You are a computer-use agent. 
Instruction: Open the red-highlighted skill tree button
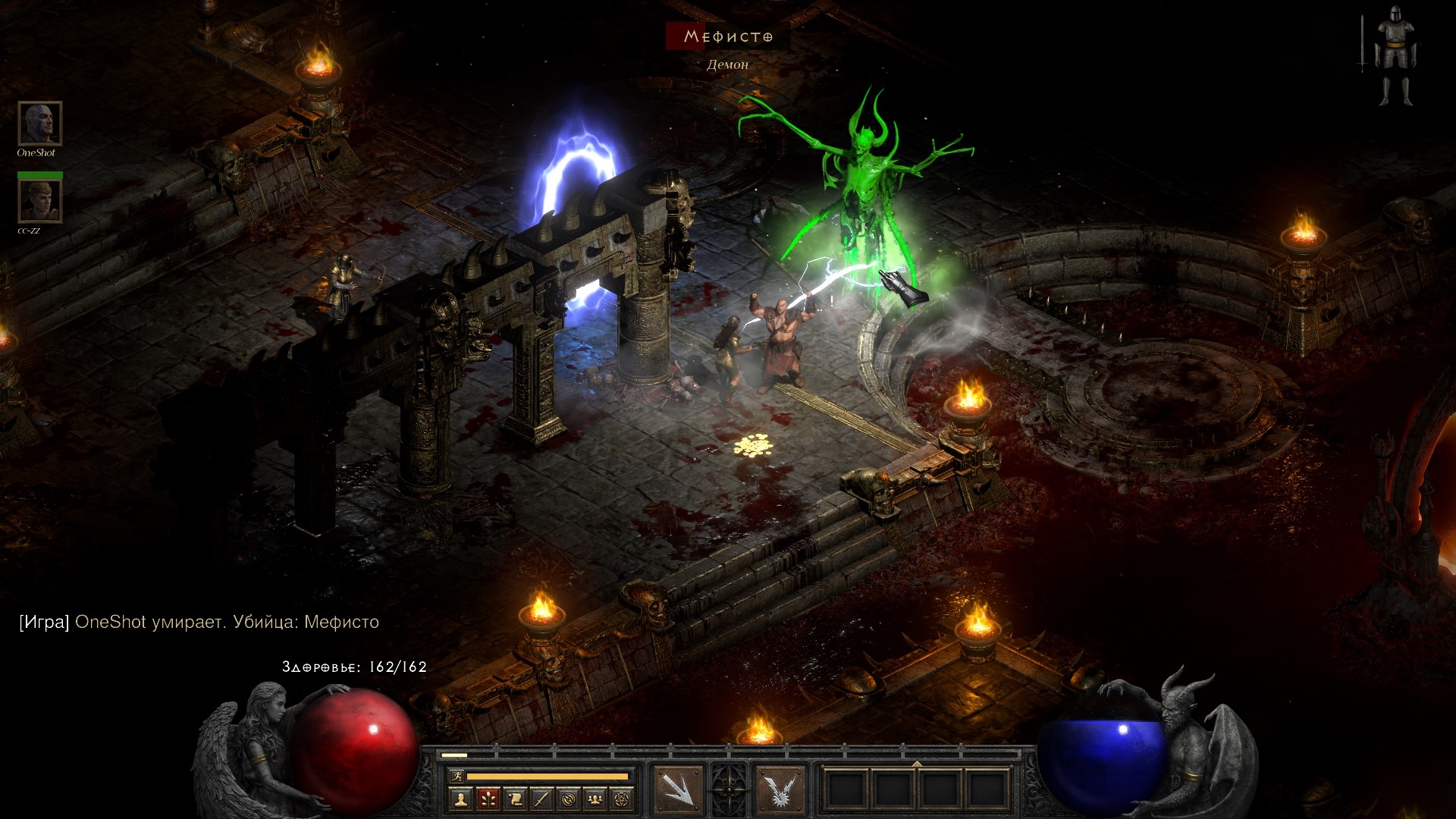point(488,799)
